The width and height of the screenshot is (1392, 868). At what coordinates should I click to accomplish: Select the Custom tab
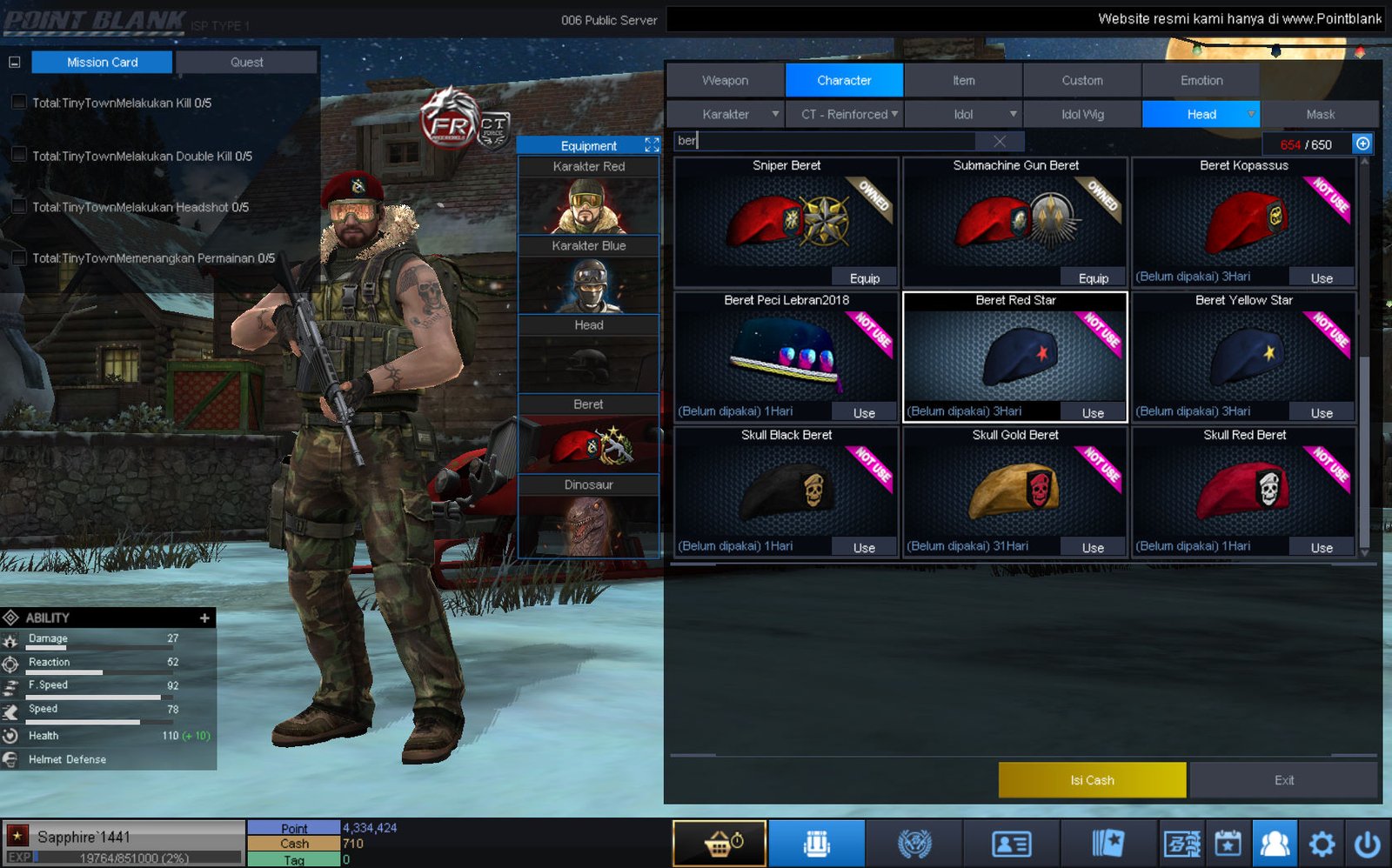(1081, 80)
